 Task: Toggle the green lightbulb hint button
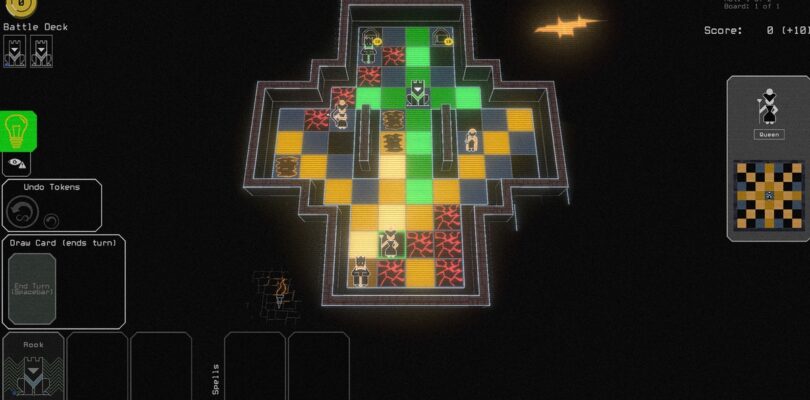tap(18, 130)
